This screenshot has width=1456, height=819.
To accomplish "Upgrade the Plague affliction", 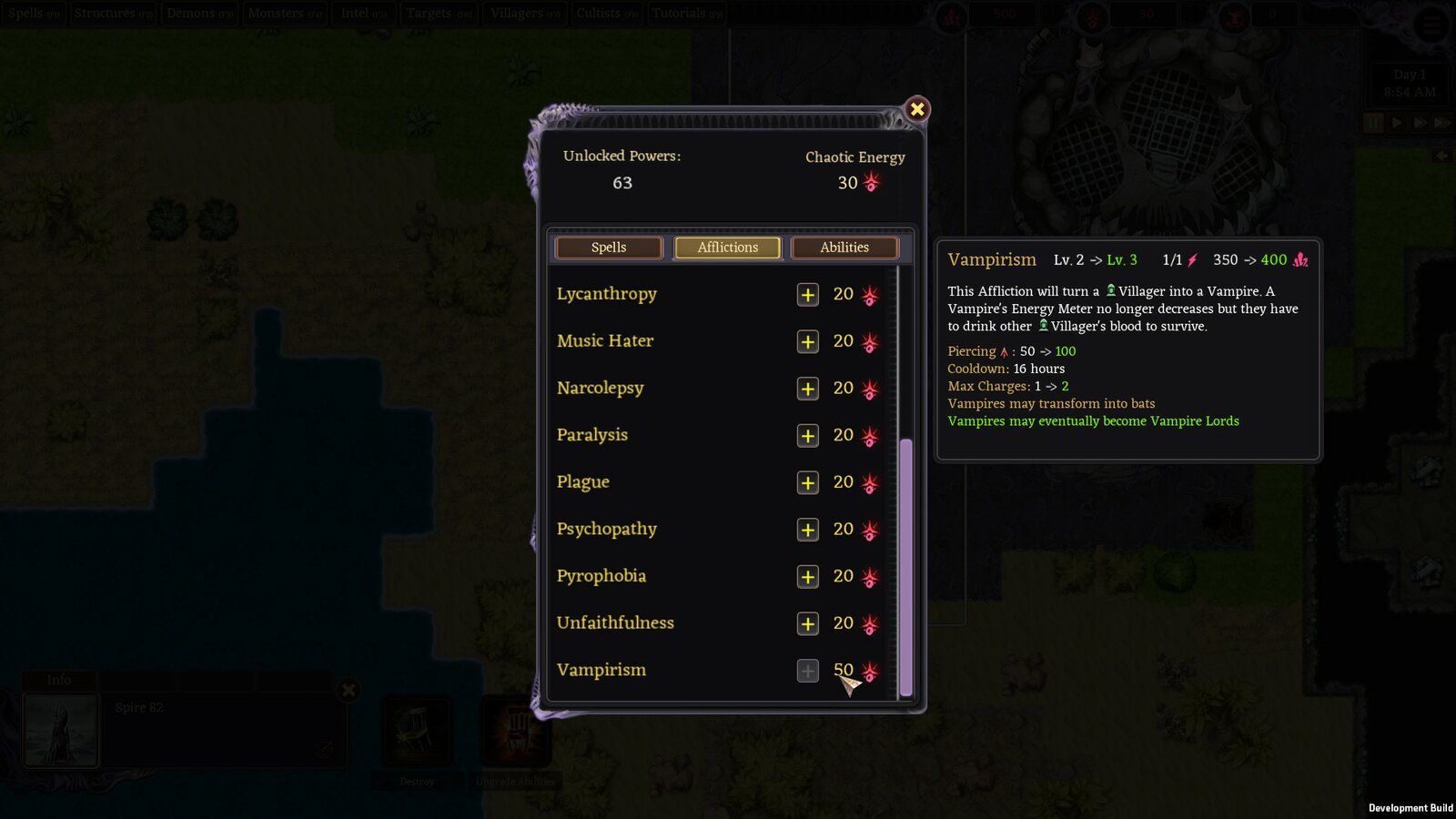I will [x=807, y=482].
